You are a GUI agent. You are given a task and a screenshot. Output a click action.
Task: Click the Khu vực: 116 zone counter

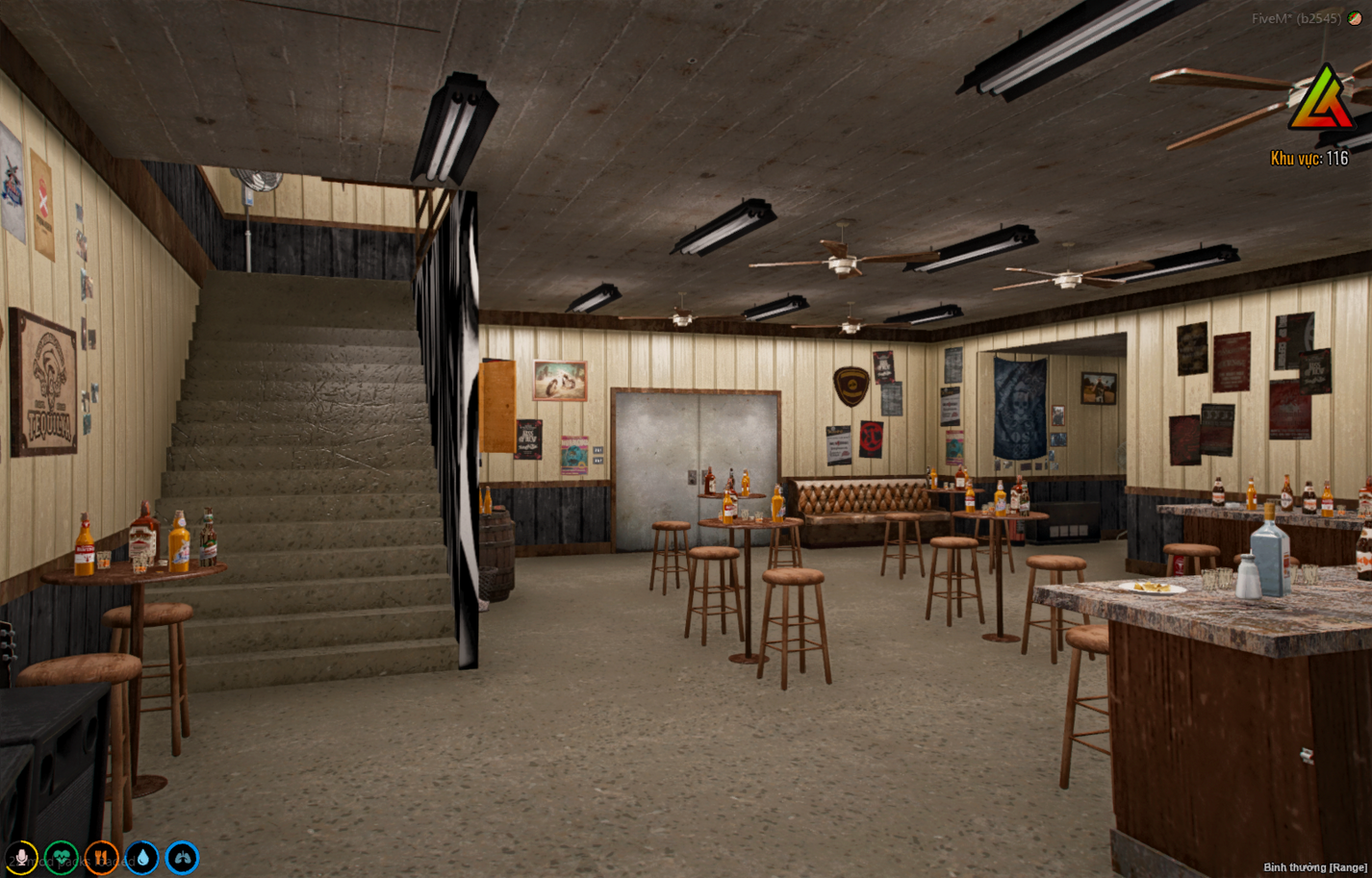(1310, 157)
